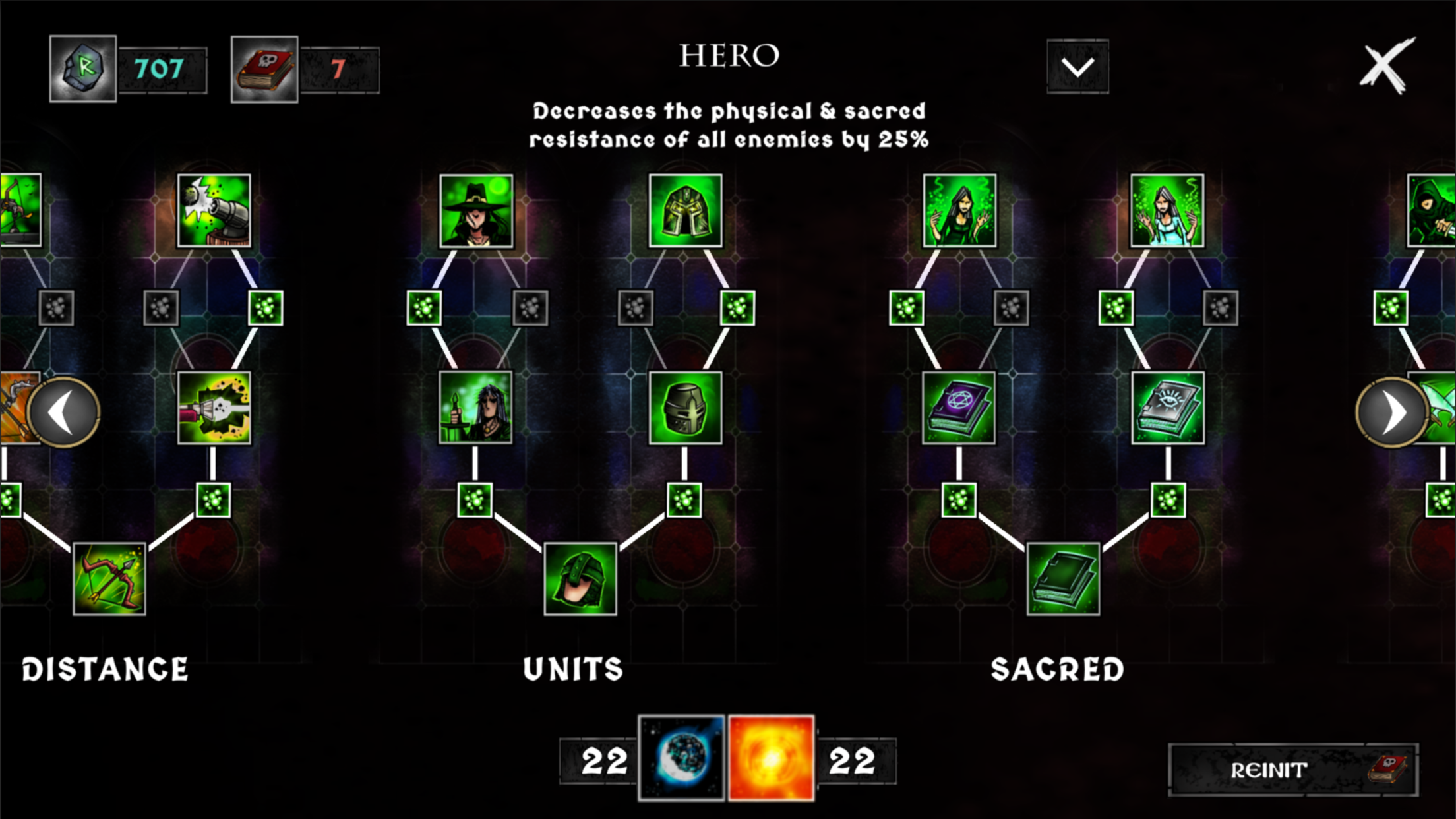This screenshot has height=819, width=1456.
Task: Choose the exploding cannon shot skill
Action: [214, 408]
